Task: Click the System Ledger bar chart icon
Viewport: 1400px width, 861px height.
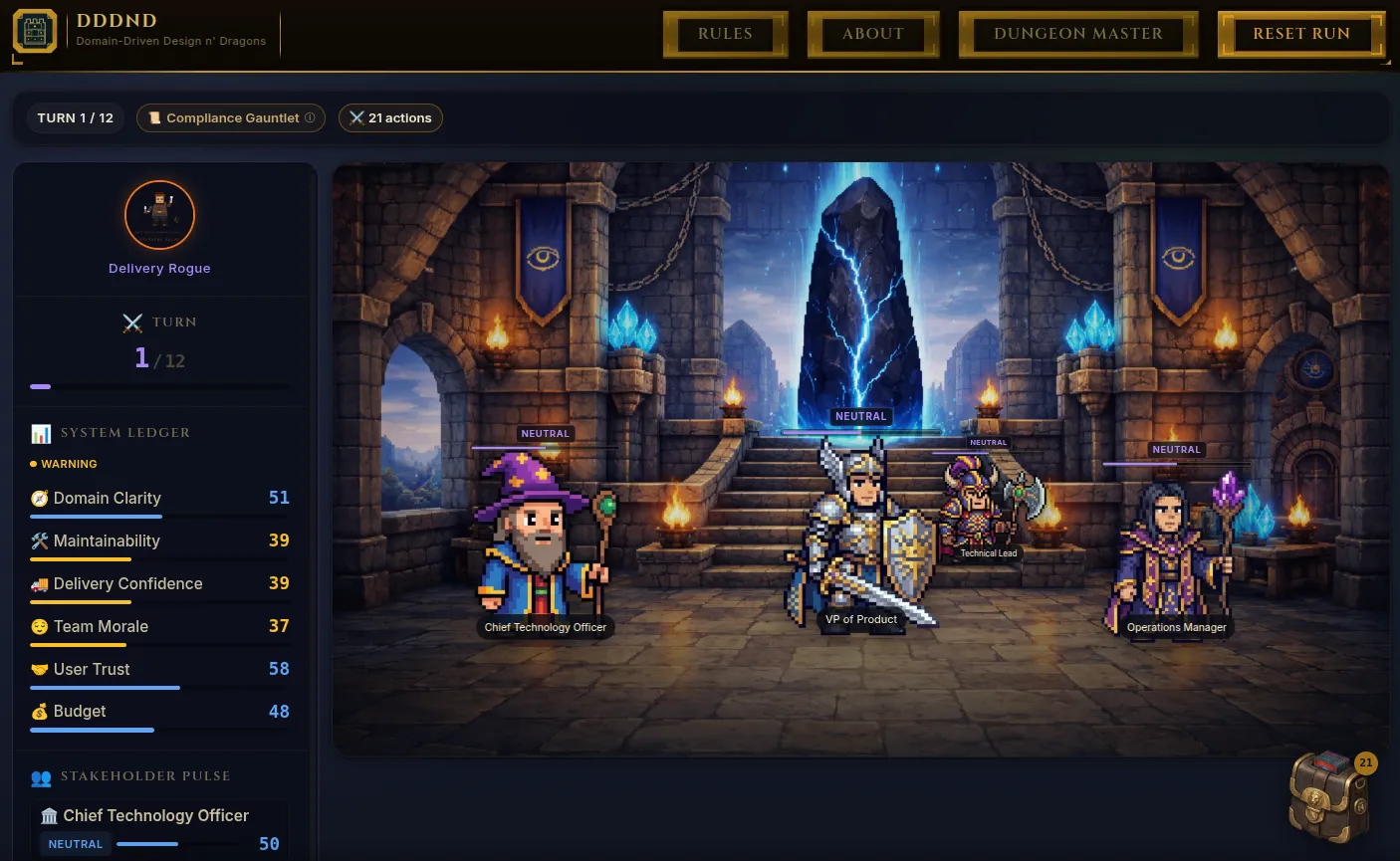Action: pos(40,433)
